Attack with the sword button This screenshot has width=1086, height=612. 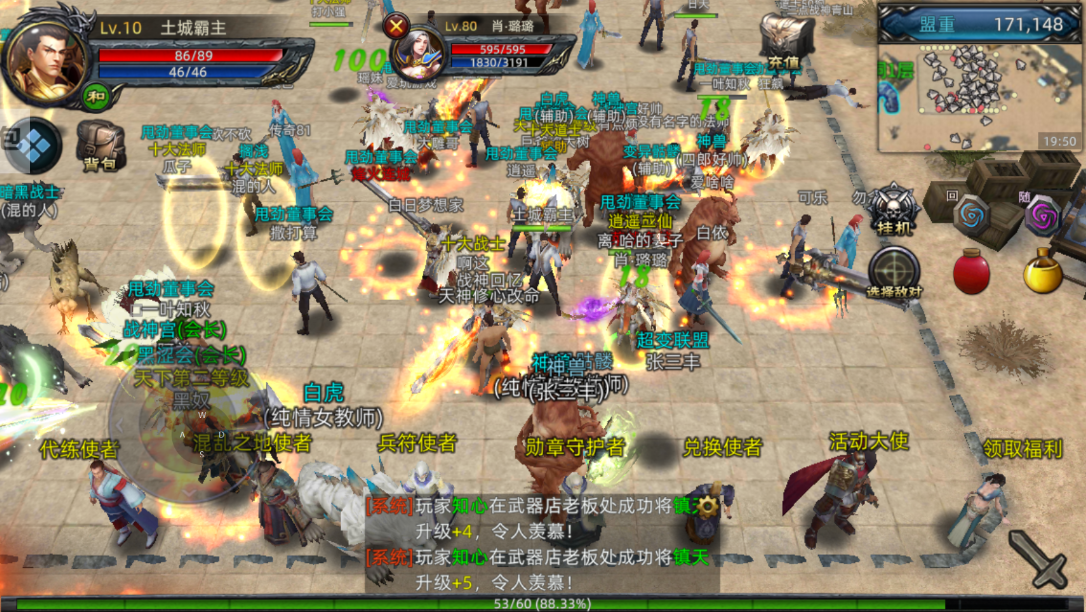1037,559
